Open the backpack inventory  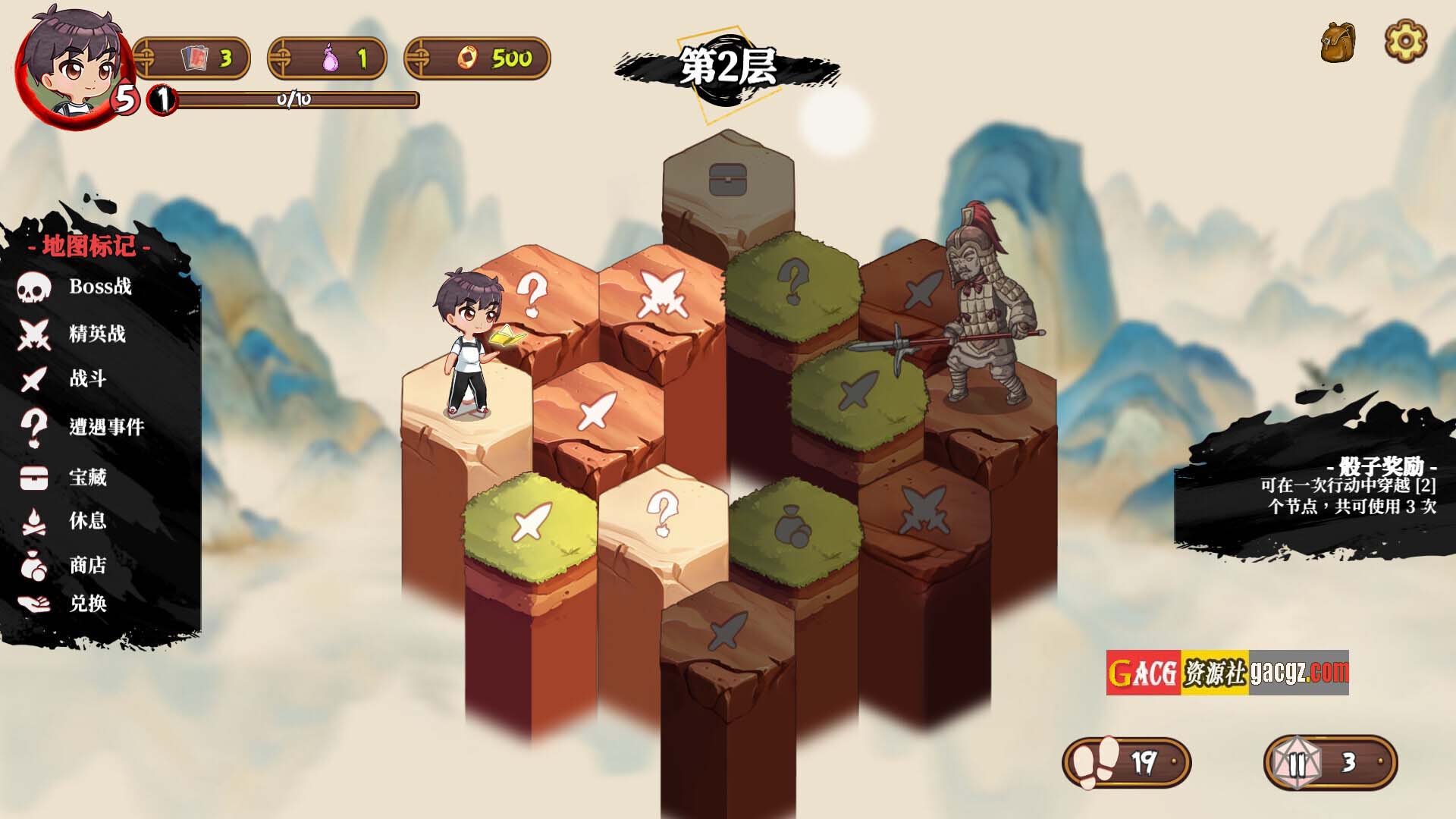click(x=1338, y=42)
